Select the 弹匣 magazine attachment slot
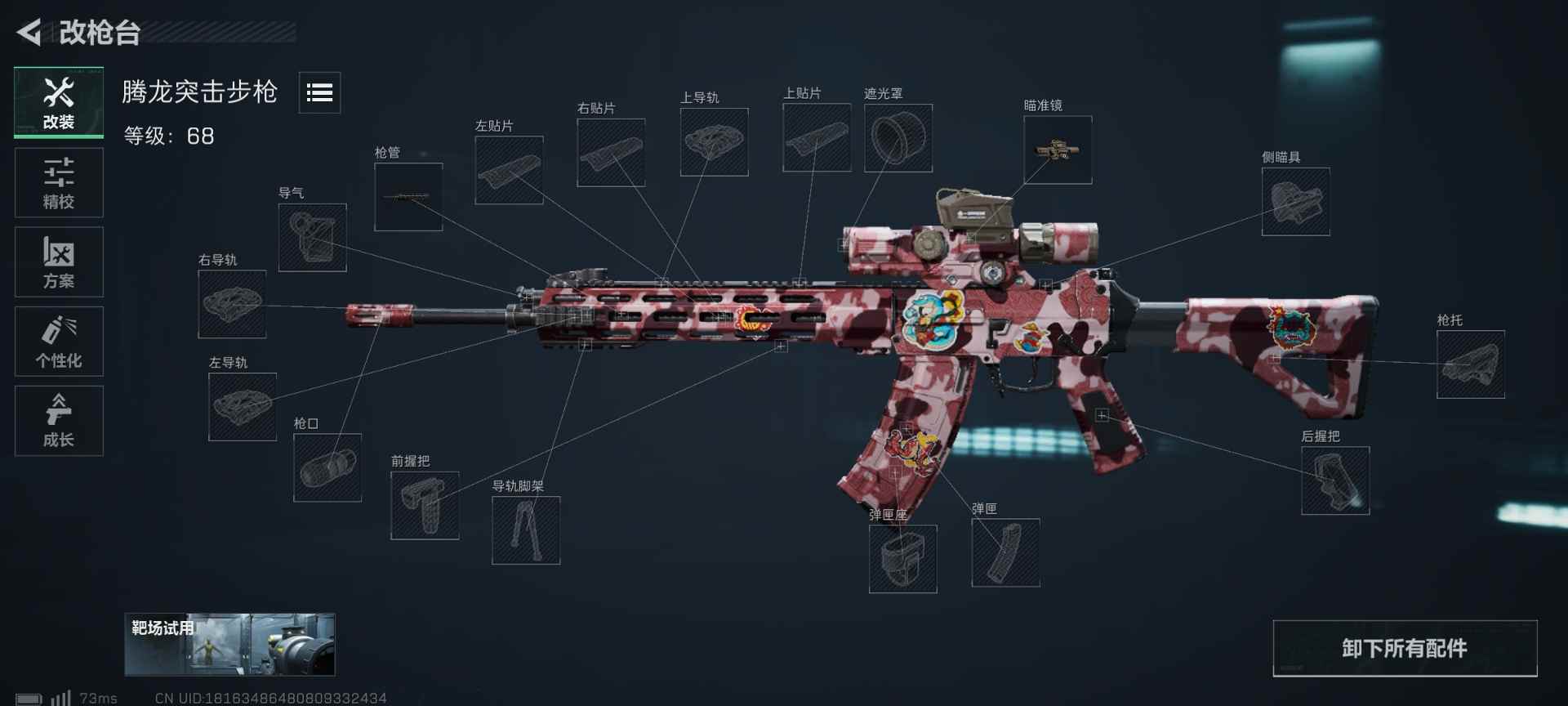This screenshot has height=706, width=1568. 1006,553
